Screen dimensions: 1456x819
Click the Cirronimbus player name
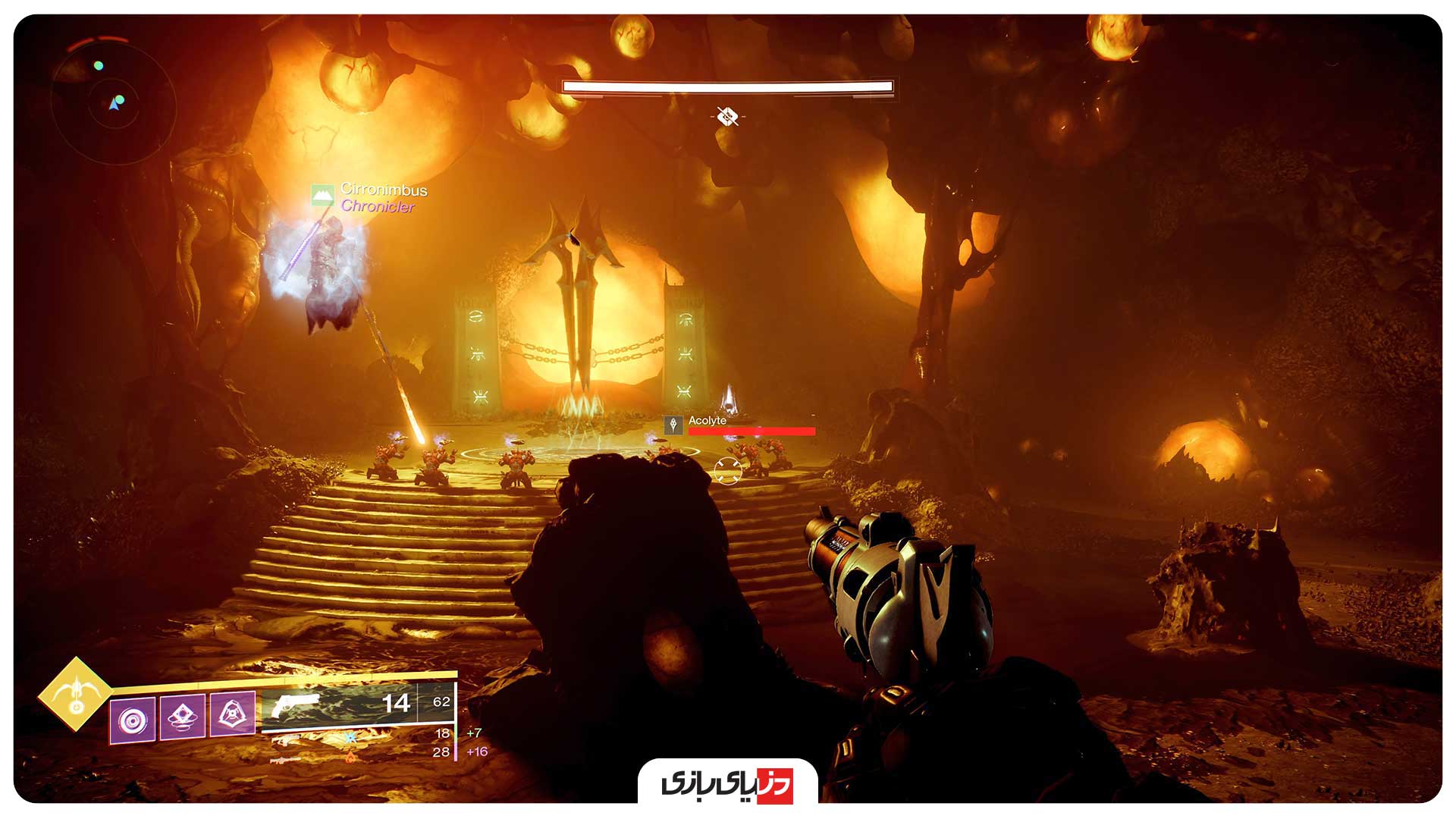(x=383, y=191)
